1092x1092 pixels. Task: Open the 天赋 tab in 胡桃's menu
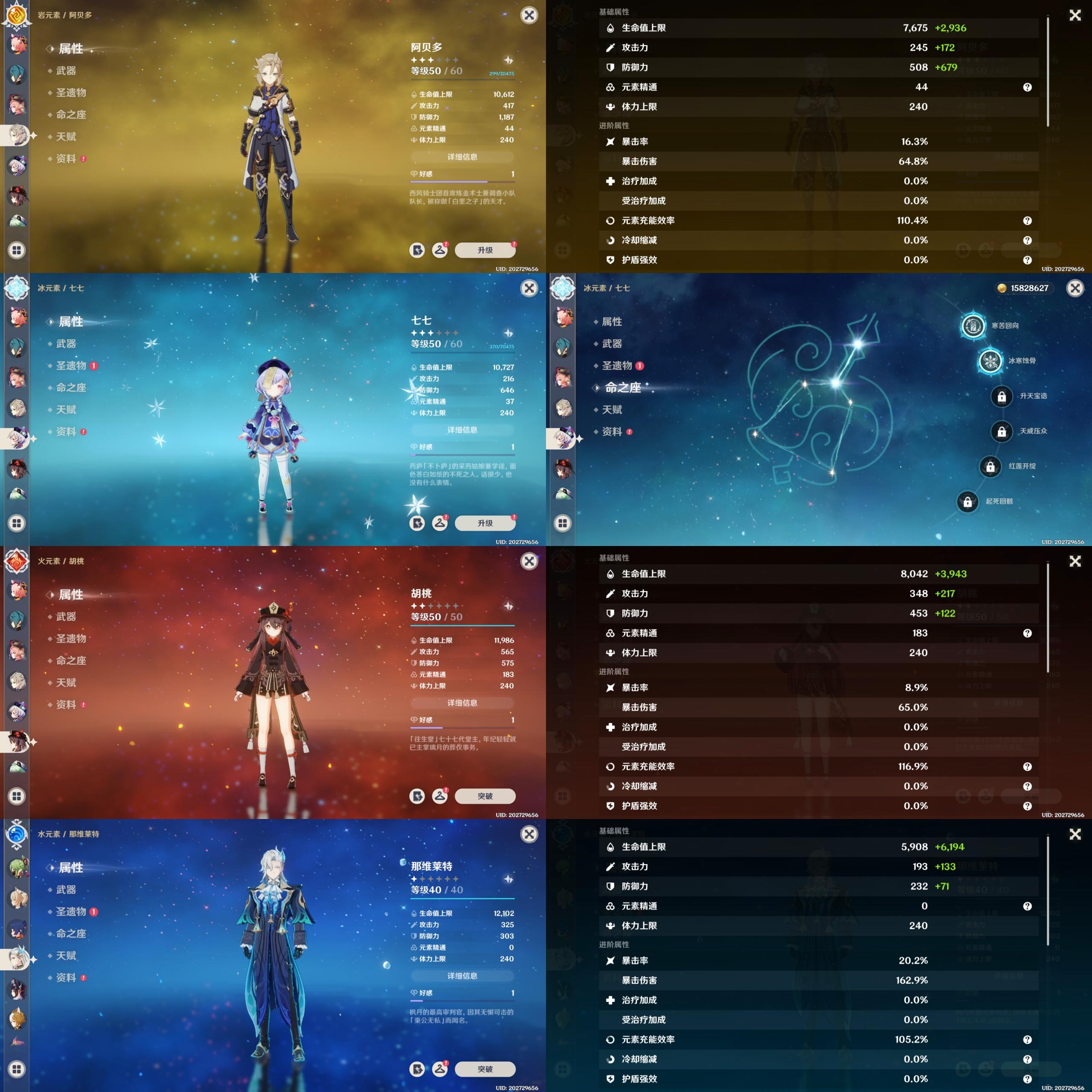[x=66, y=682]
